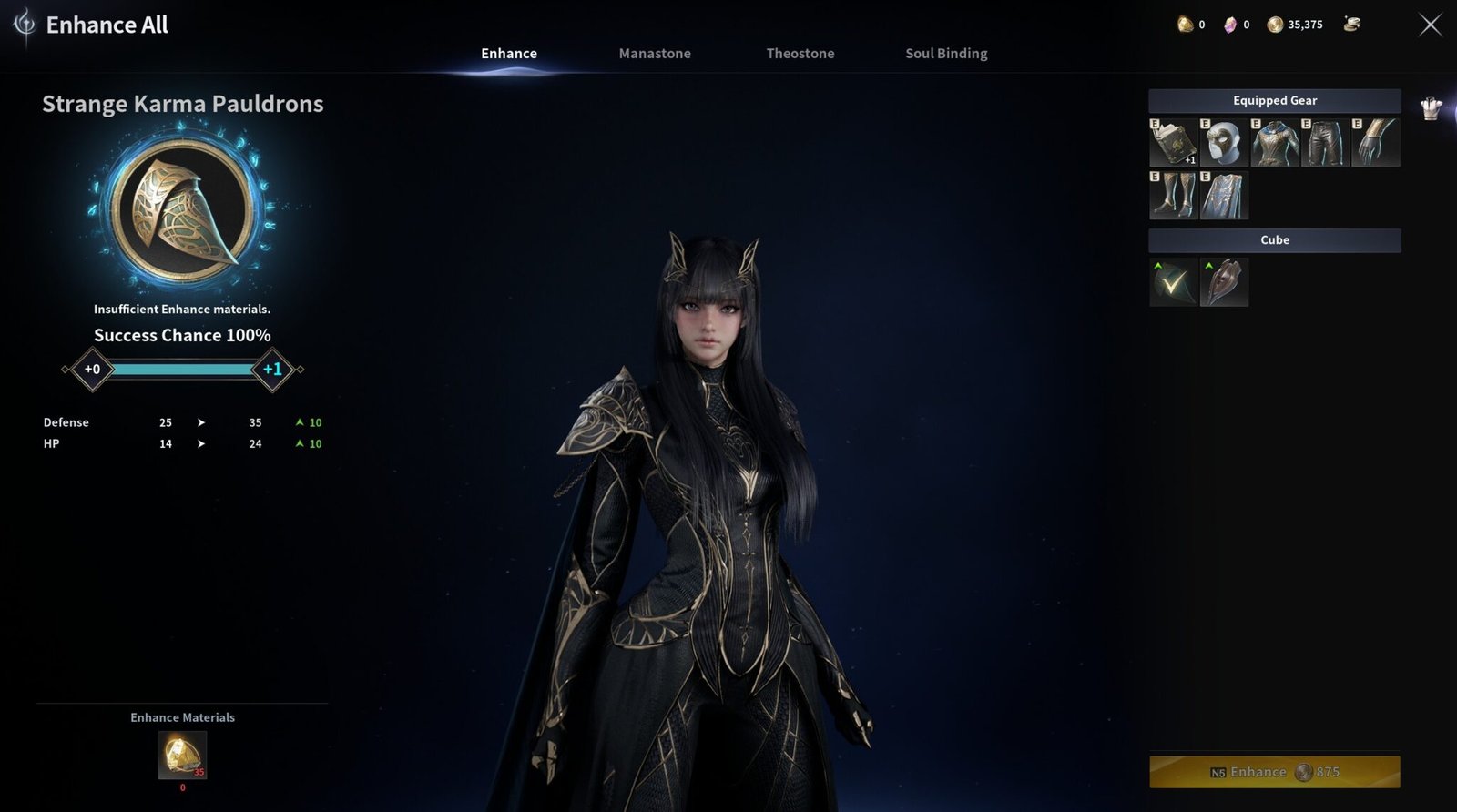Screen dimensions: 1457x812
Task: Select the equipped boots gear slot
Action: point(1176,195)
